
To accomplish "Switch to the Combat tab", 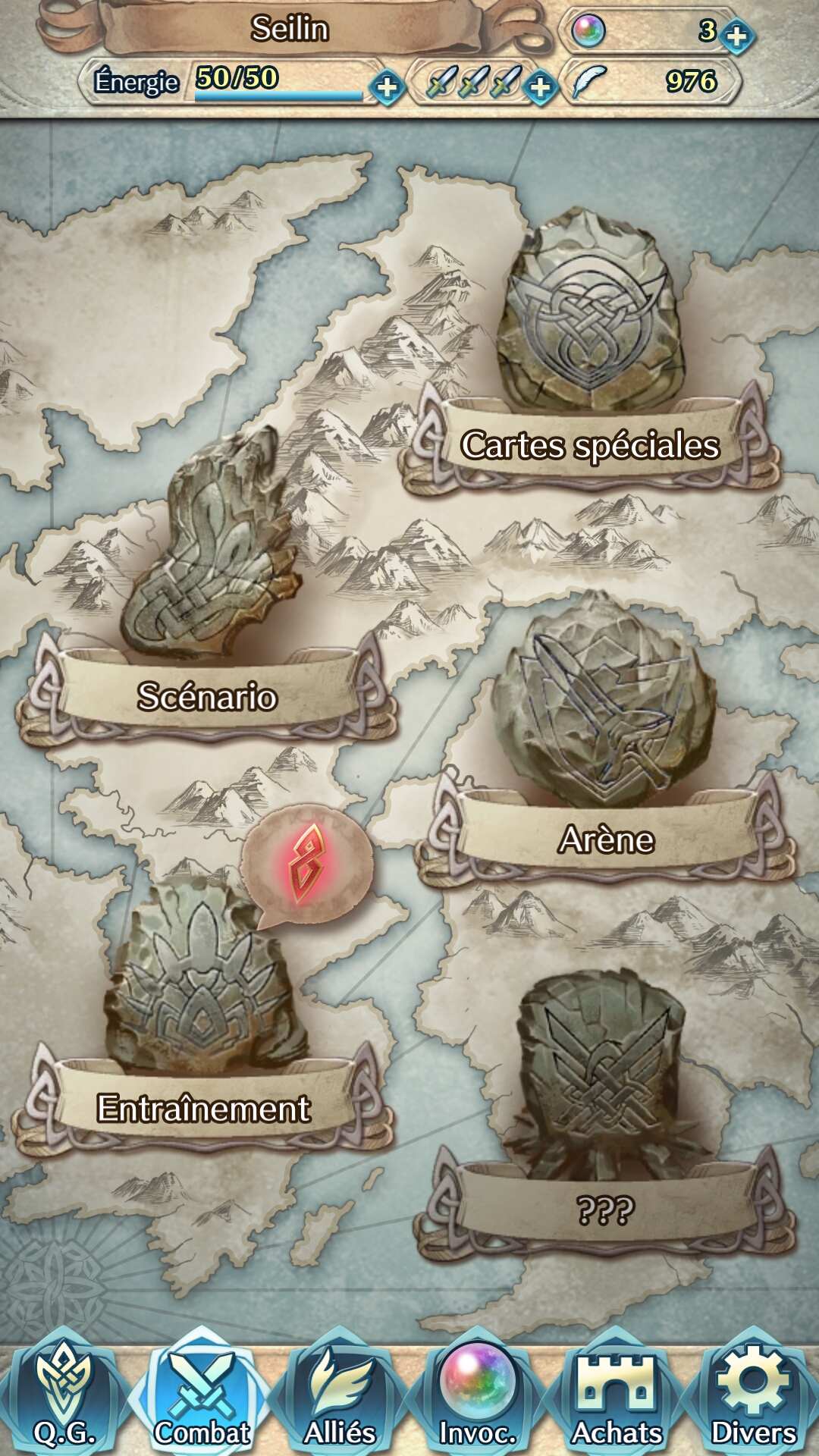I will point(202,1395).
